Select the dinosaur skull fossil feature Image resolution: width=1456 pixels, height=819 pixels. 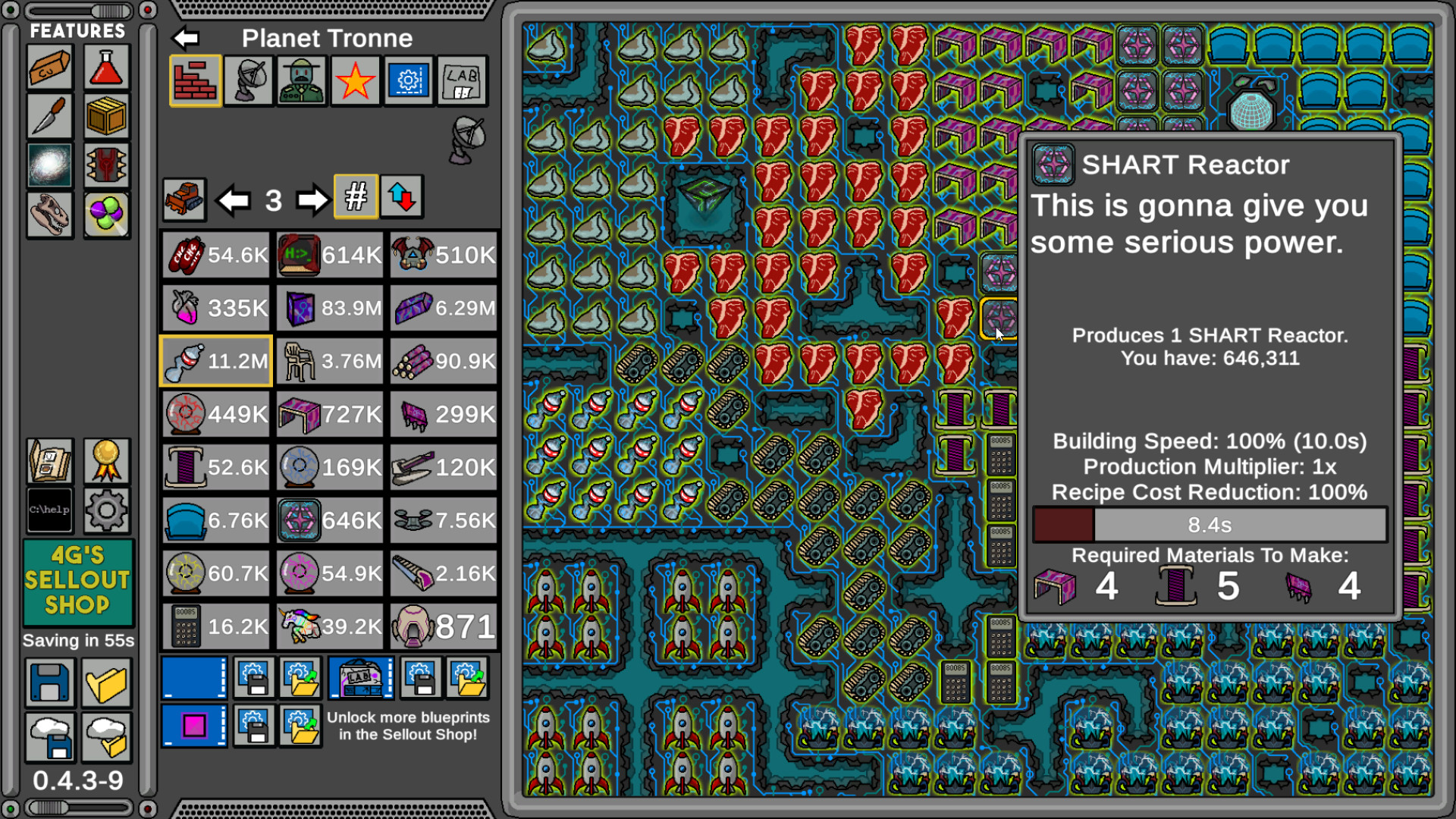coord(49,213)
